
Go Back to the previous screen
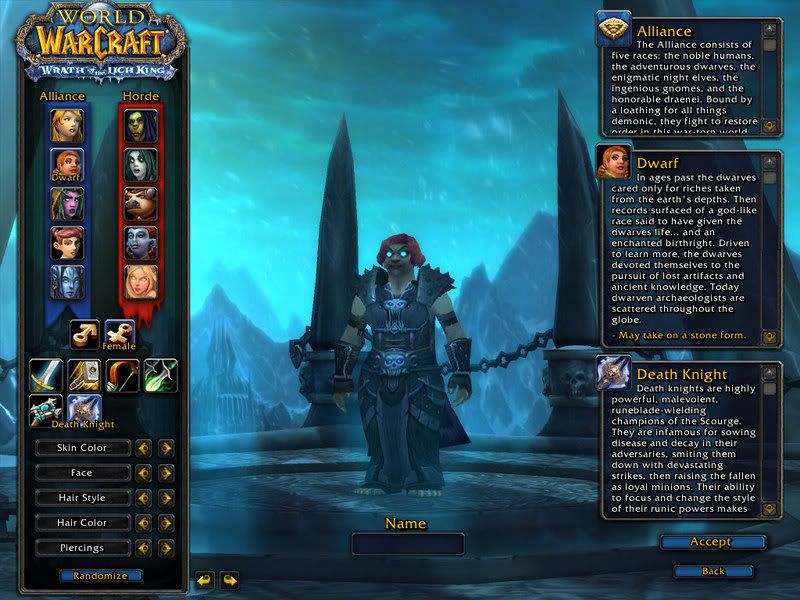[712, 571]
